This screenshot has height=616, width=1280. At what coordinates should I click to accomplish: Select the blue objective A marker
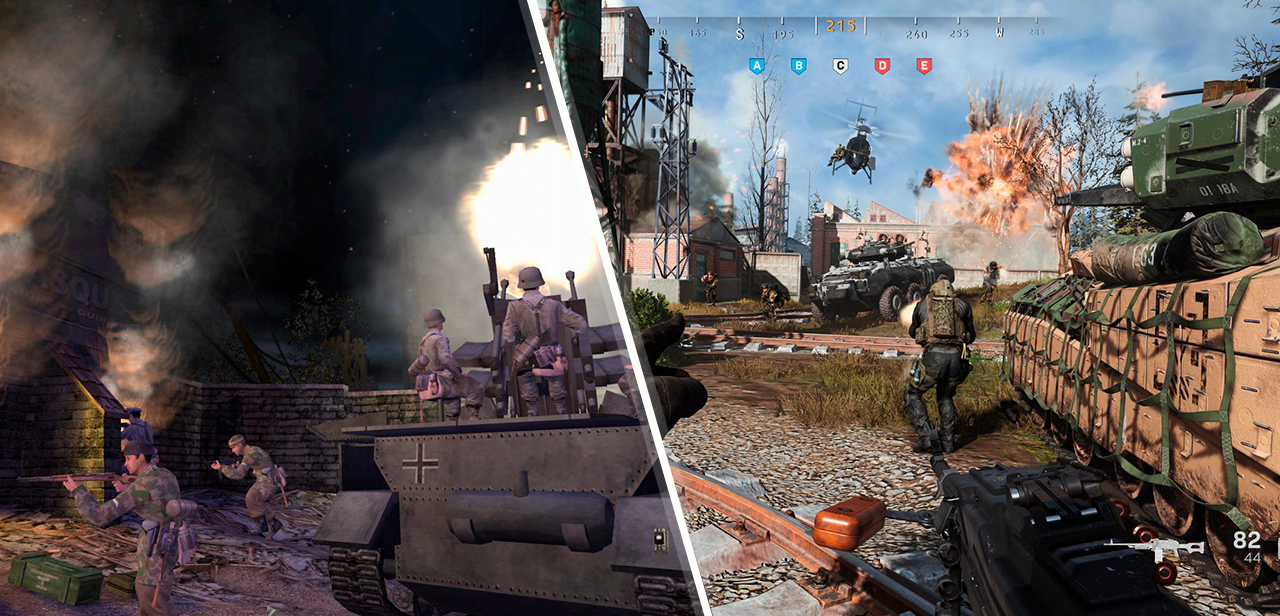(x=756, y=66)
